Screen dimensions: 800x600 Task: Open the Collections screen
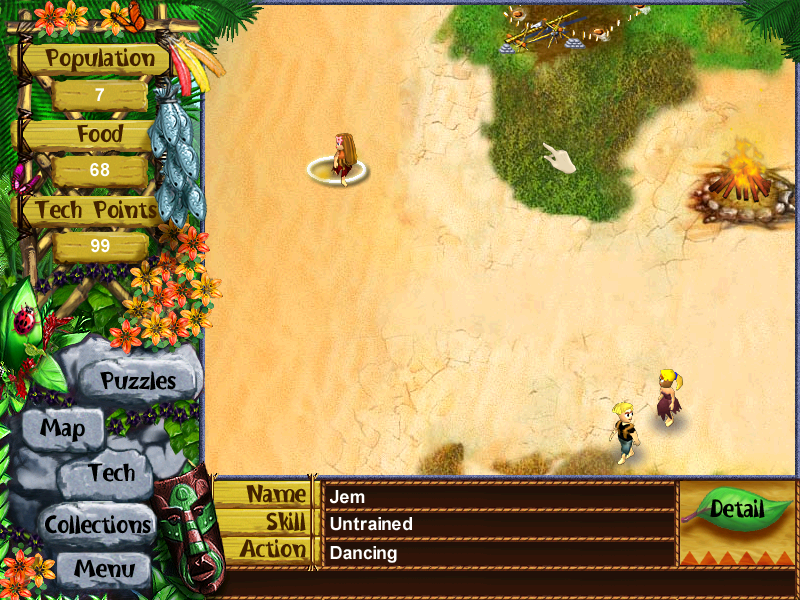pyautogui.click(x=98, y=524)
